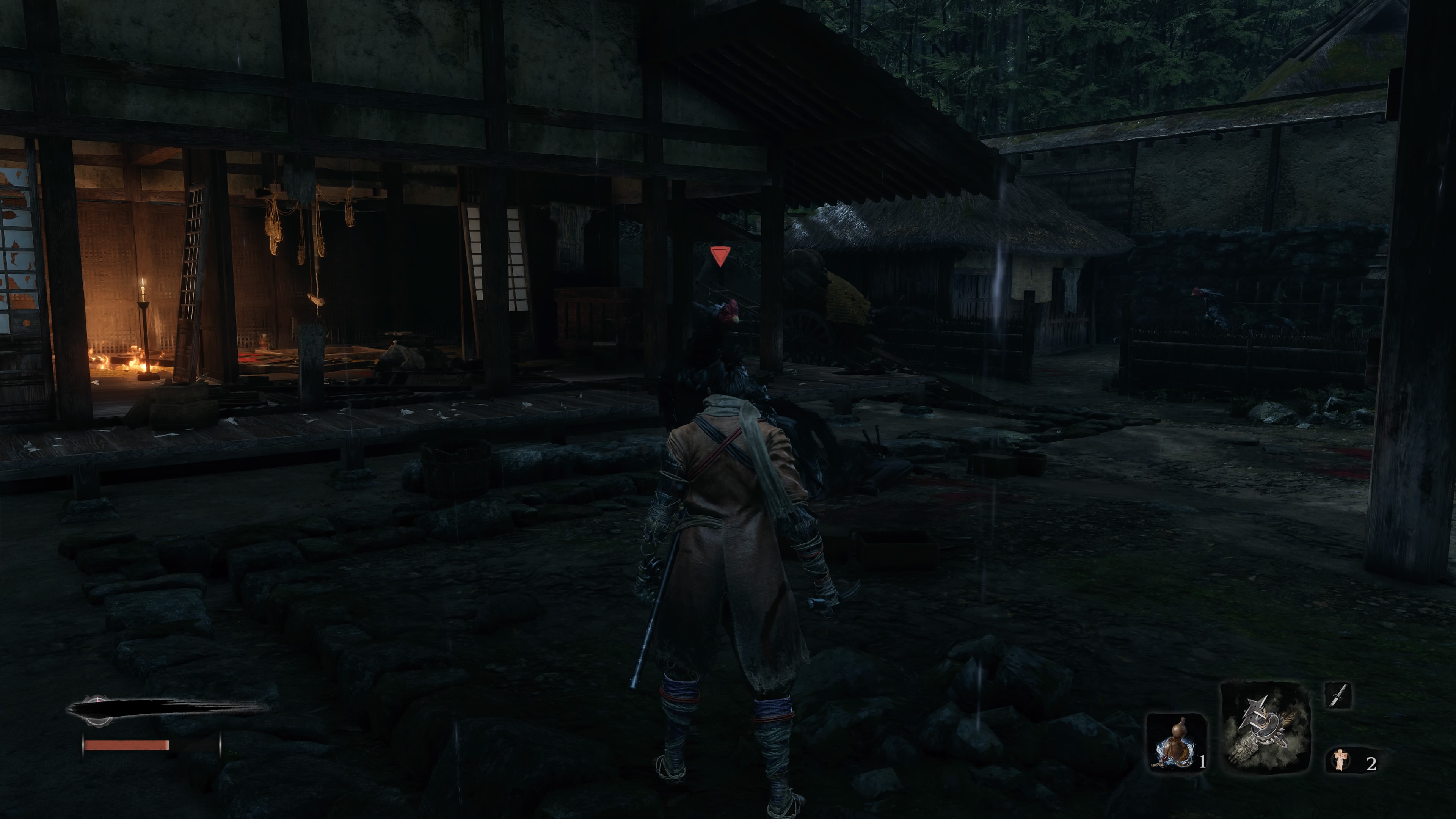Use the Healing Gourd item slot
Screen dimensions: 1456x819
click(x=1176, y=742)
